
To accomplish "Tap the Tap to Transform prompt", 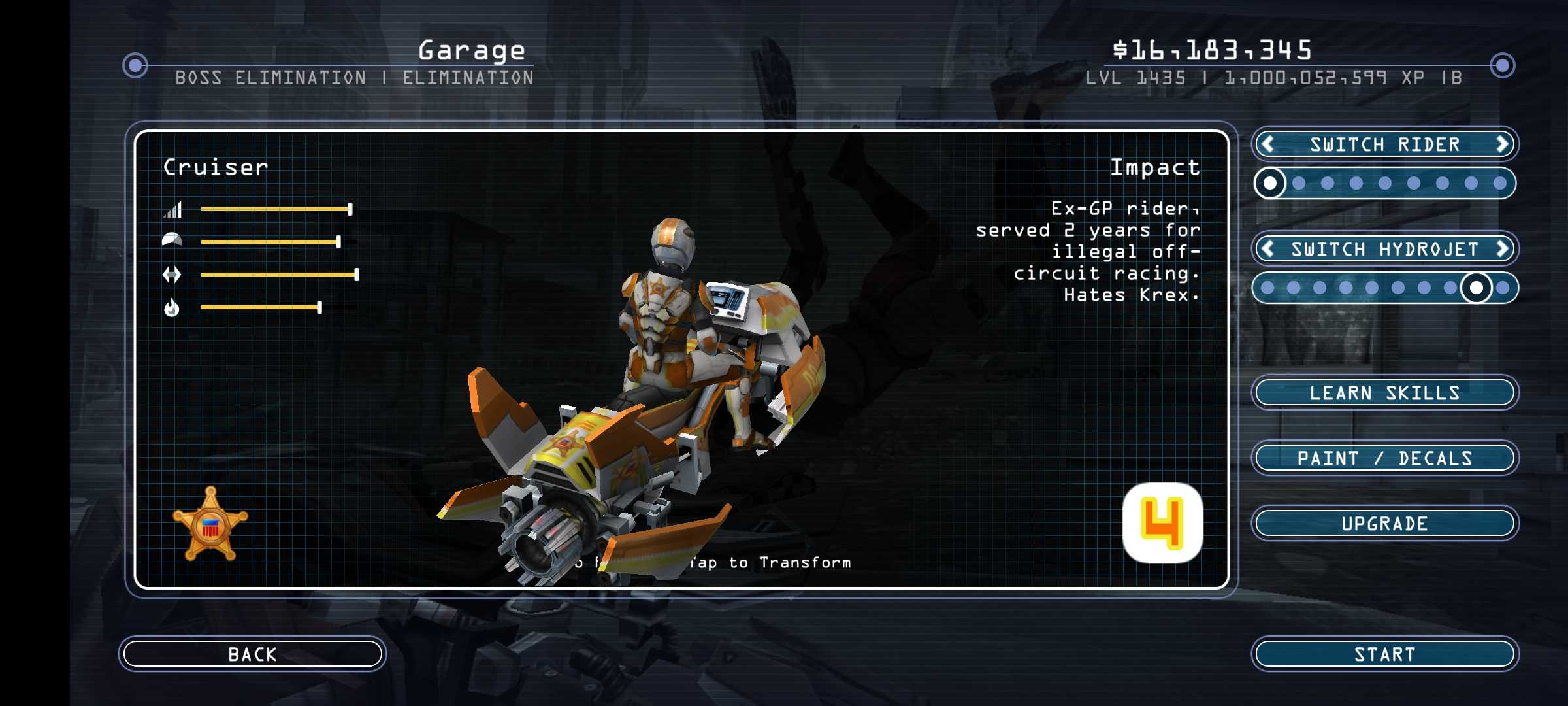I will coord(771,563).
